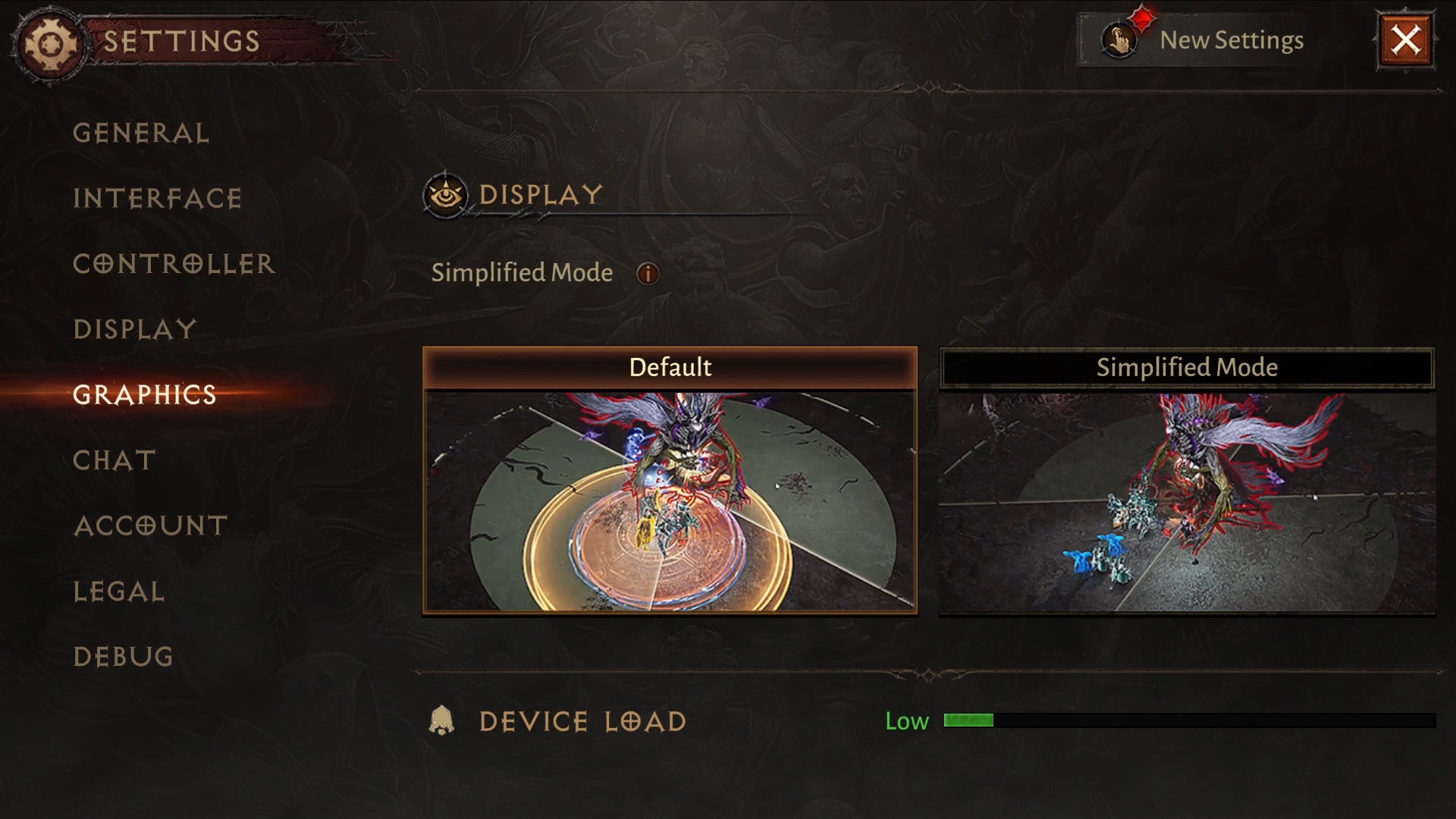The image size is (1456, 819).
Task: Show the Legal section
Action: coord(119,591)
